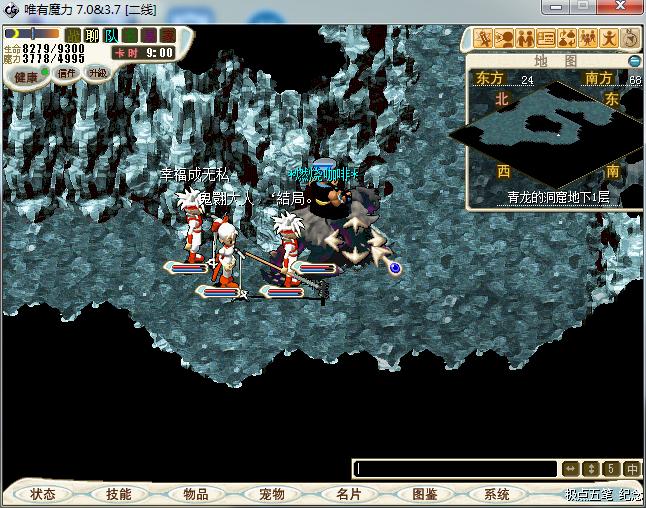Screen dimensions: 646x508
Task: Open the 名片 name card menu
Action: pos(348,494)
